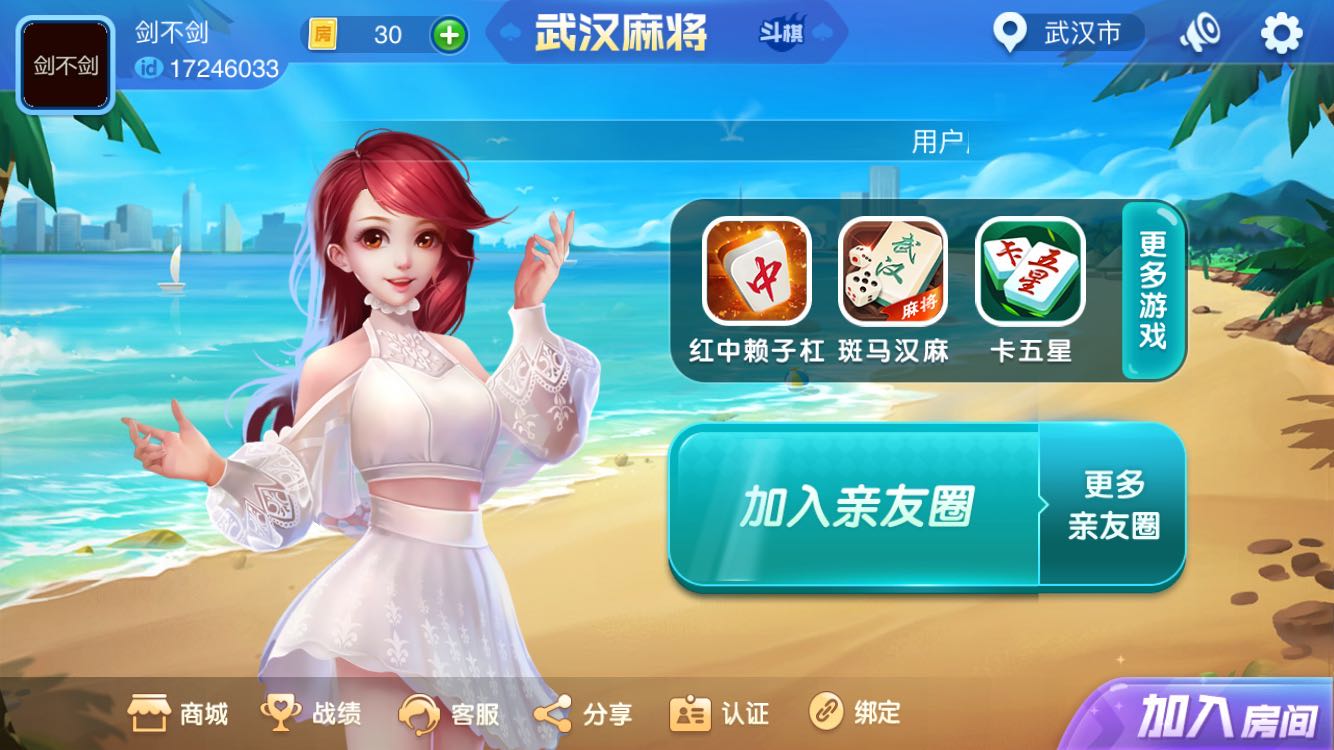Open the announcements loudspeaker icon
The height and width of the screenshot is (750, 1334).
pyautogui.click(x=1199, y=33)
